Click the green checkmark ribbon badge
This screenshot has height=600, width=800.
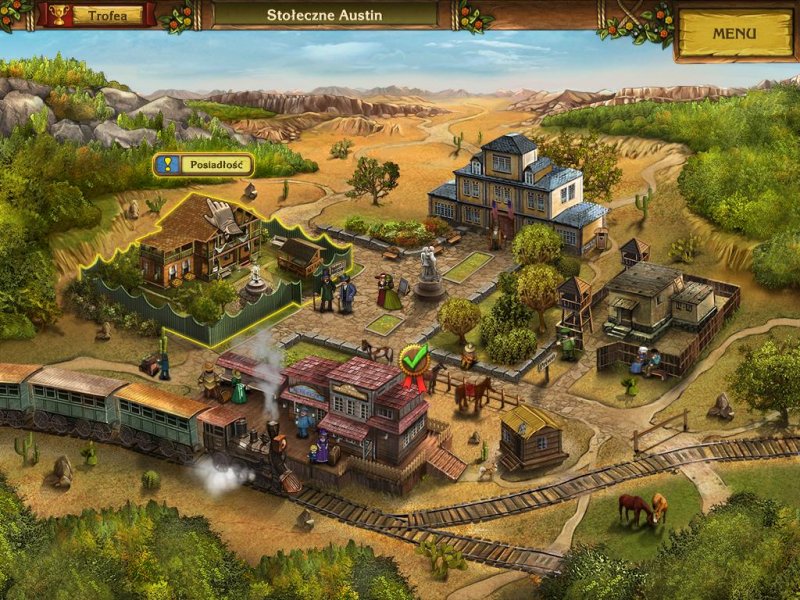413,359
